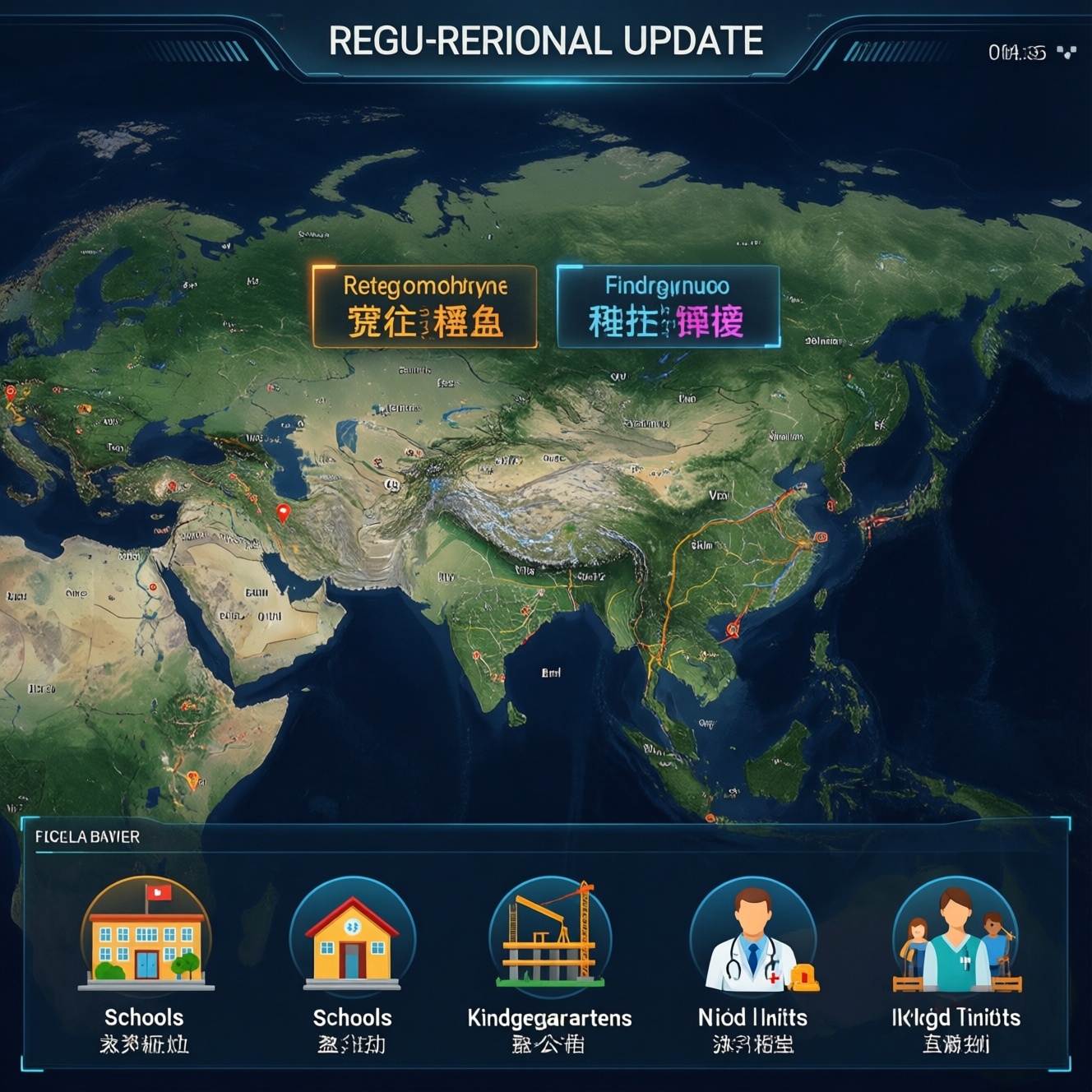Click the red map pin near the Persian Gulf
1092x1092 pixels.
click(284, 513)
